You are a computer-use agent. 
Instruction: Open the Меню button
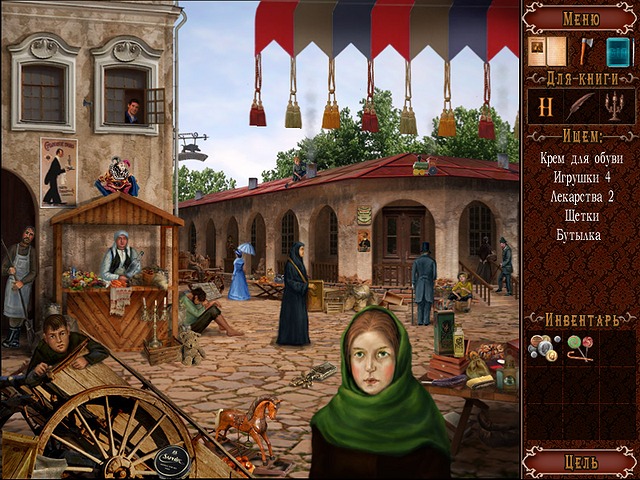[x=581, y=16]
